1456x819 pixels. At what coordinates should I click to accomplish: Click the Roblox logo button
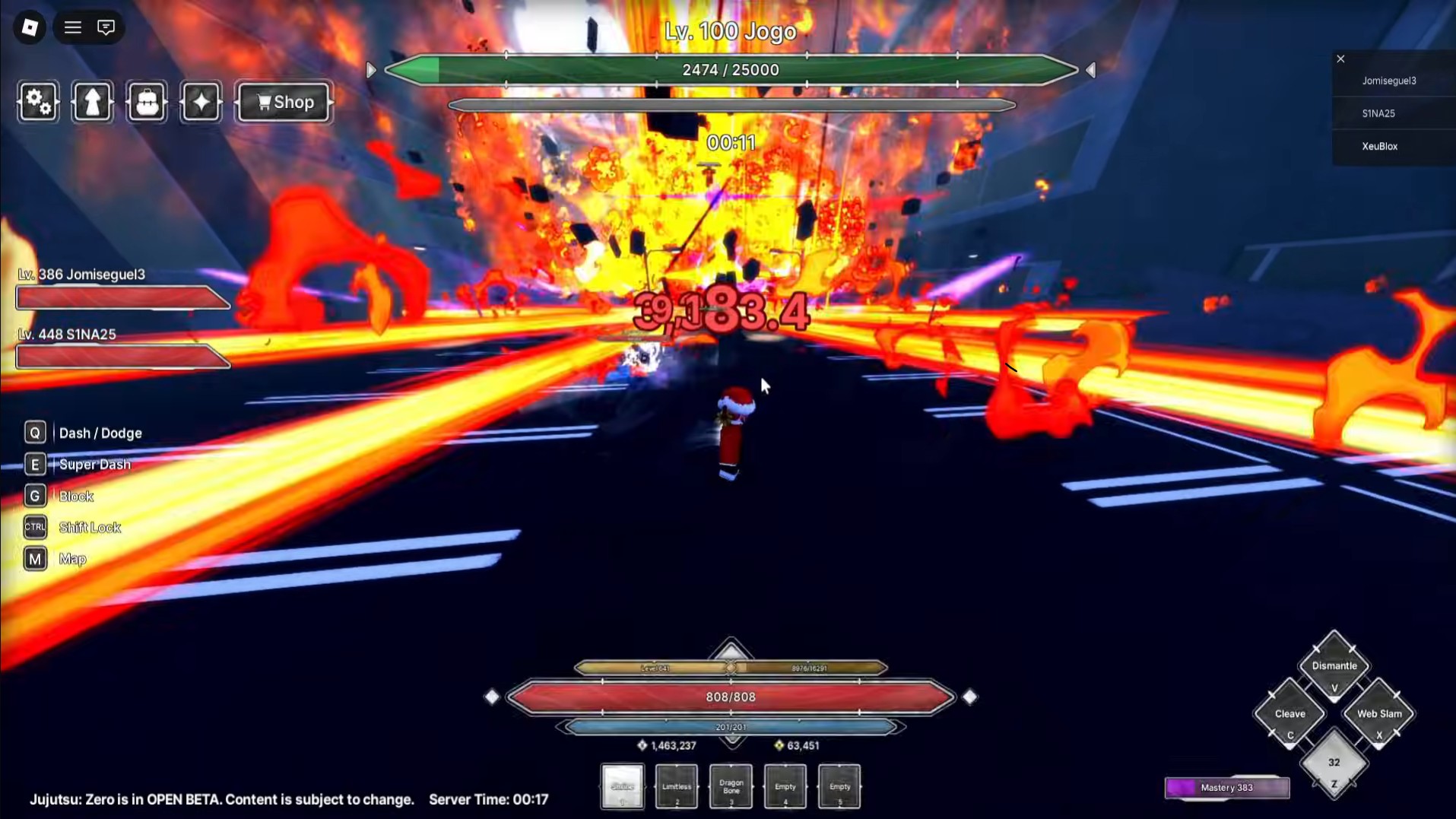29,27
